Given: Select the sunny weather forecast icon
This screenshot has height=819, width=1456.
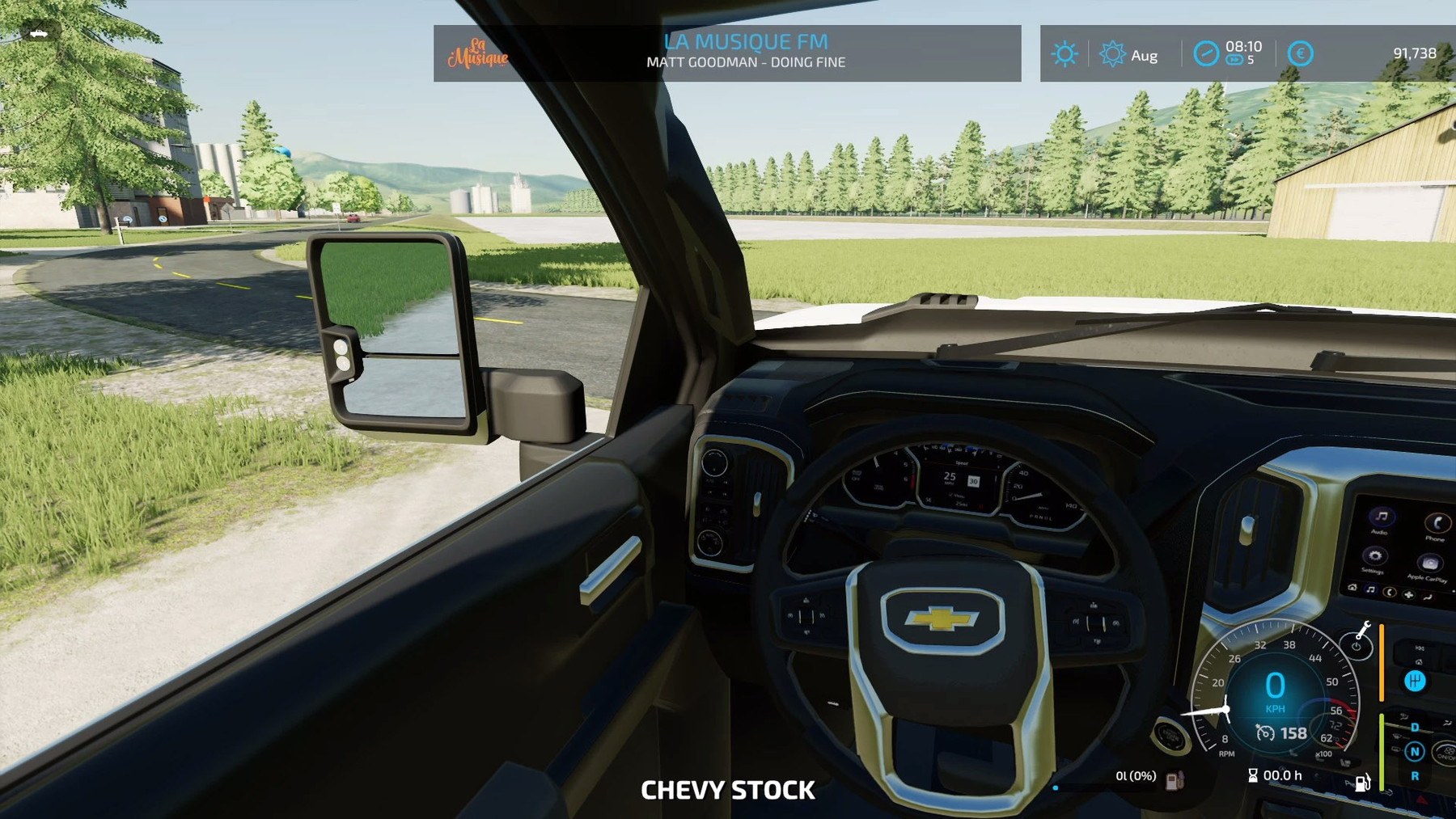Looking at the screenshot, I should [1064, 54].
